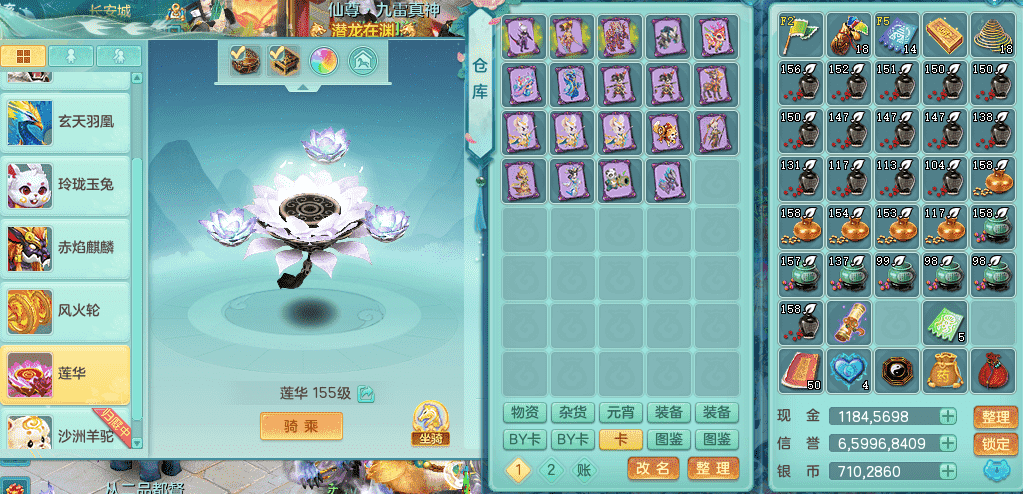The image size is (1023, 494).
Task: Click the 改名 rename button
Action: [654, 468]
